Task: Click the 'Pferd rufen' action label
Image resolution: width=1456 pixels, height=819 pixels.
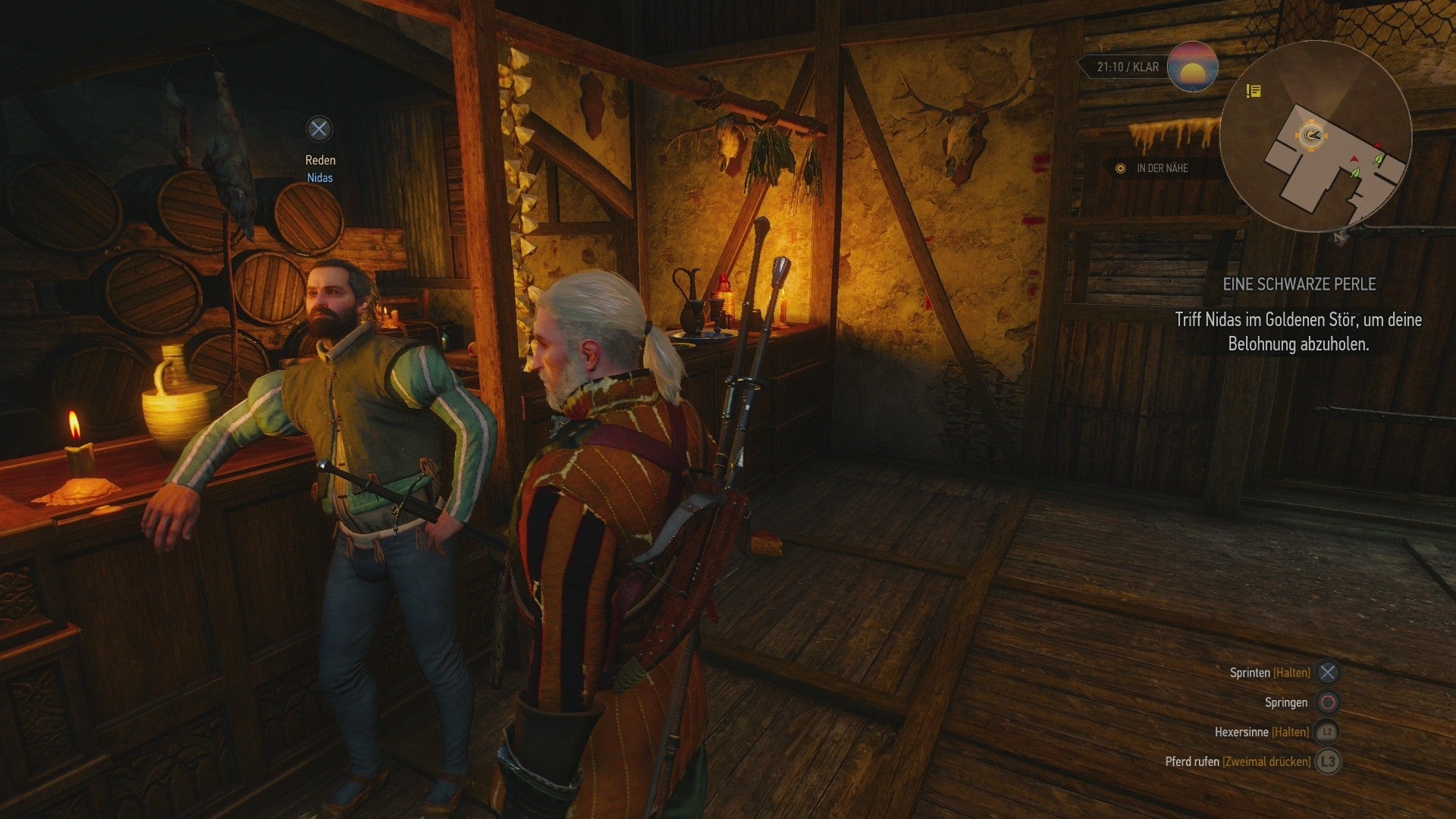Action: pos(1192,761)
